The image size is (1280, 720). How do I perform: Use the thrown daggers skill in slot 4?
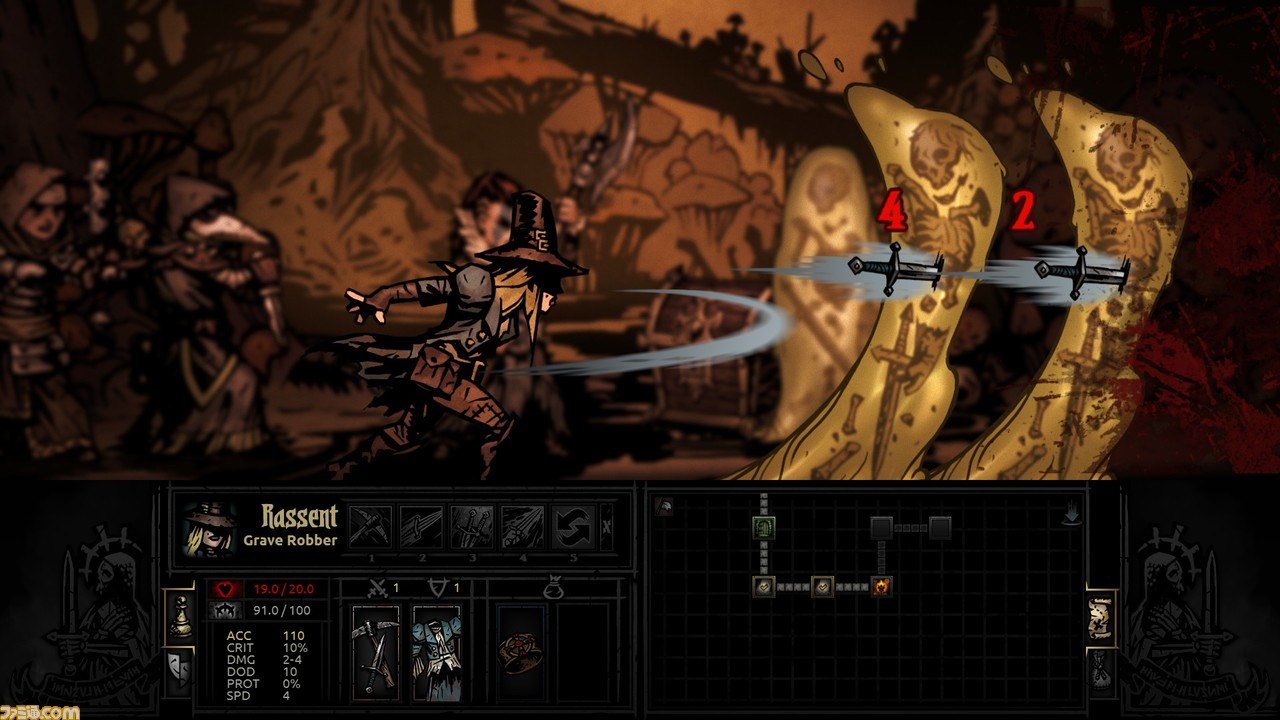pyautogui.click(x=522, y=526)
